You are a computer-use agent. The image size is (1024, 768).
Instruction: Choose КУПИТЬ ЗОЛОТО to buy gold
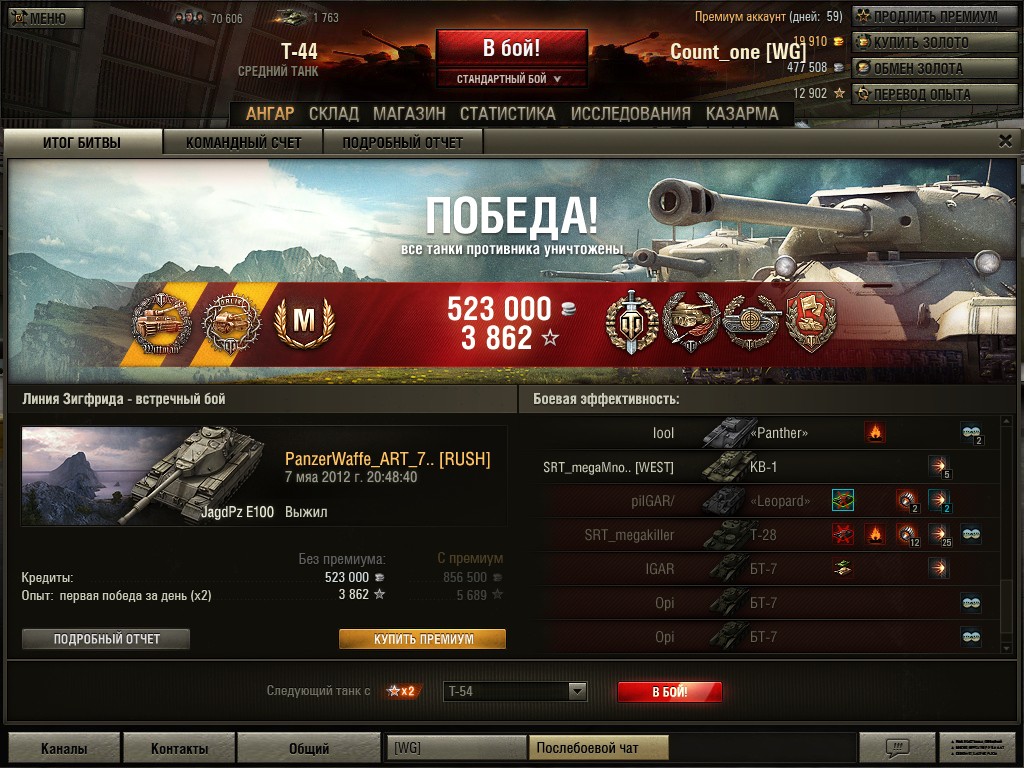pos(926,42)
